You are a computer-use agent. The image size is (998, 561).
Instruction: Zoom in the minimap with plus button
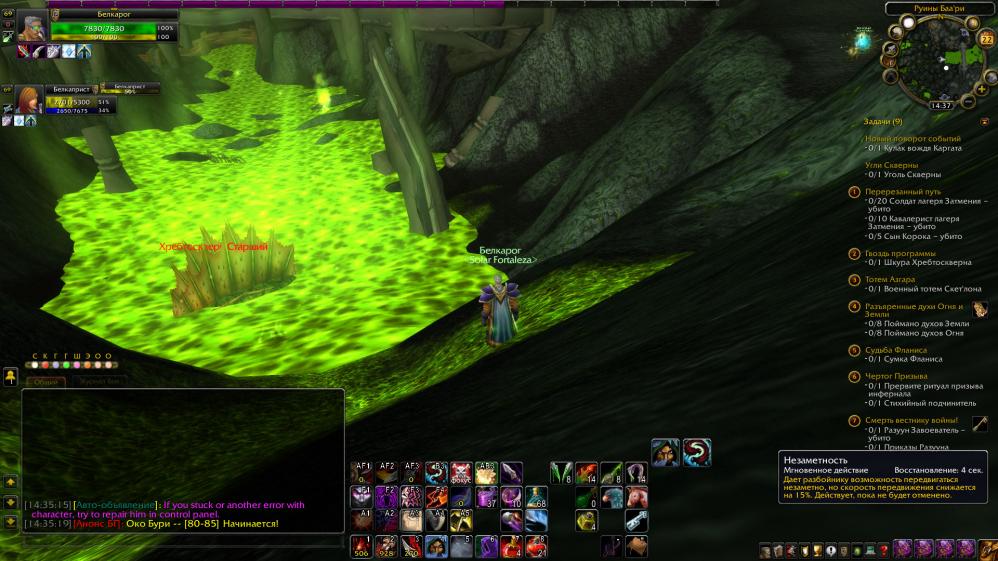coord(980,89)
